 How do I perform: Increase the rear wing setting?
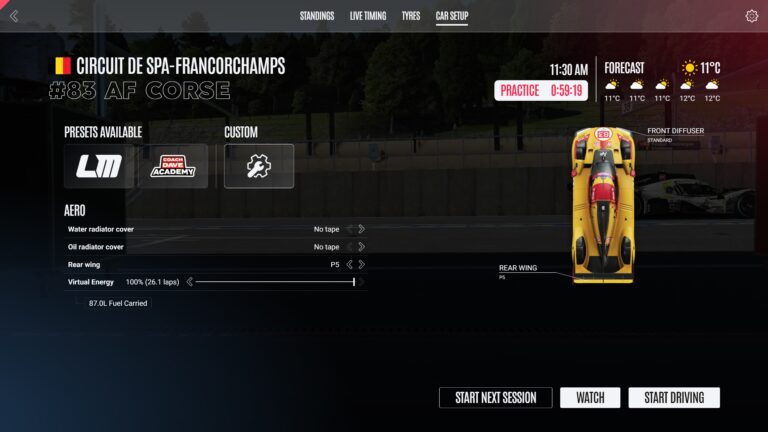click(x=361, y=265)
